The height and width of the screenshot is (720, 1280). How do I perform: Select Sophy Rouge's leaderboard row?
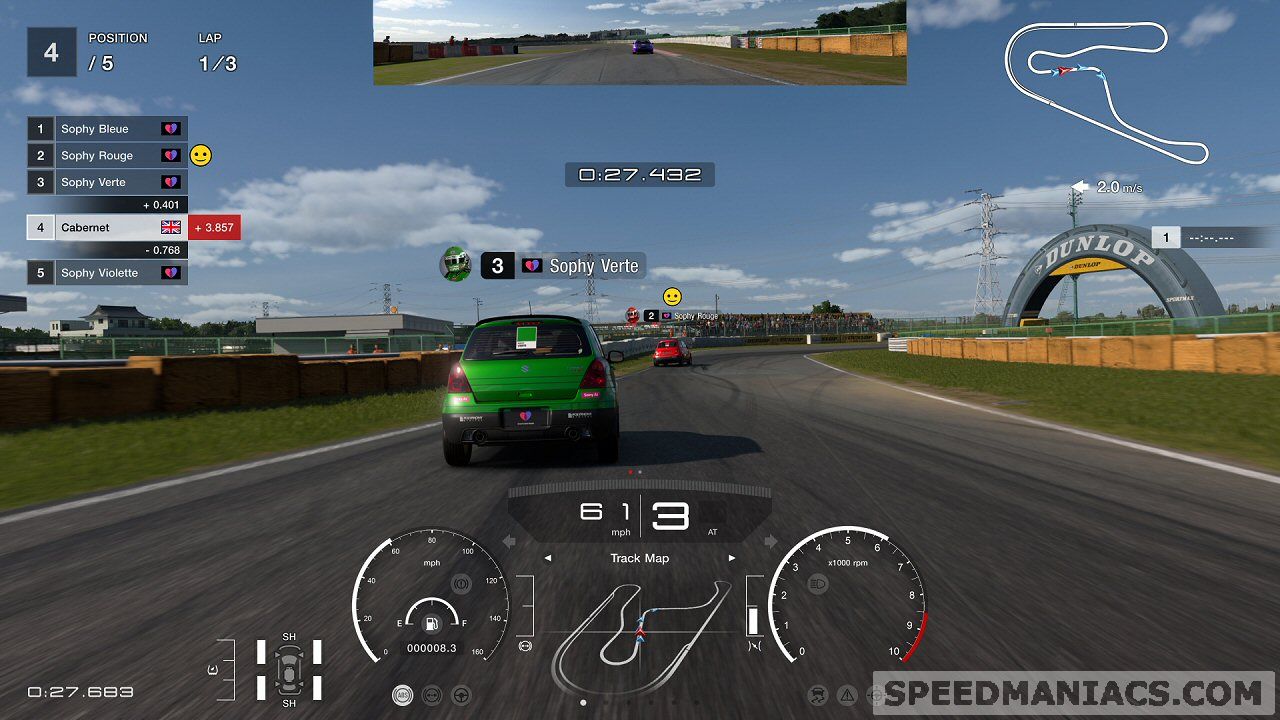107,156
